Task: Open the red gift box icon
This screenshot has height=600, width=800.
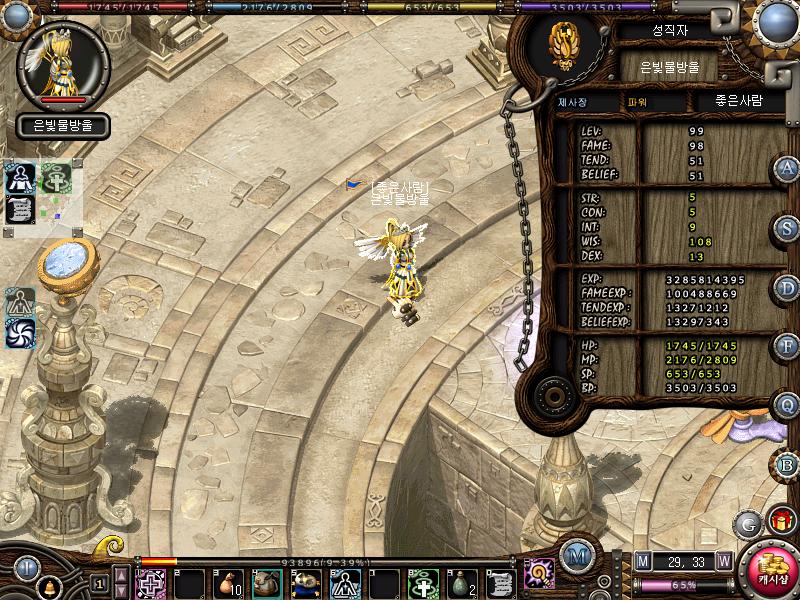Action: [x=780, y=521]
